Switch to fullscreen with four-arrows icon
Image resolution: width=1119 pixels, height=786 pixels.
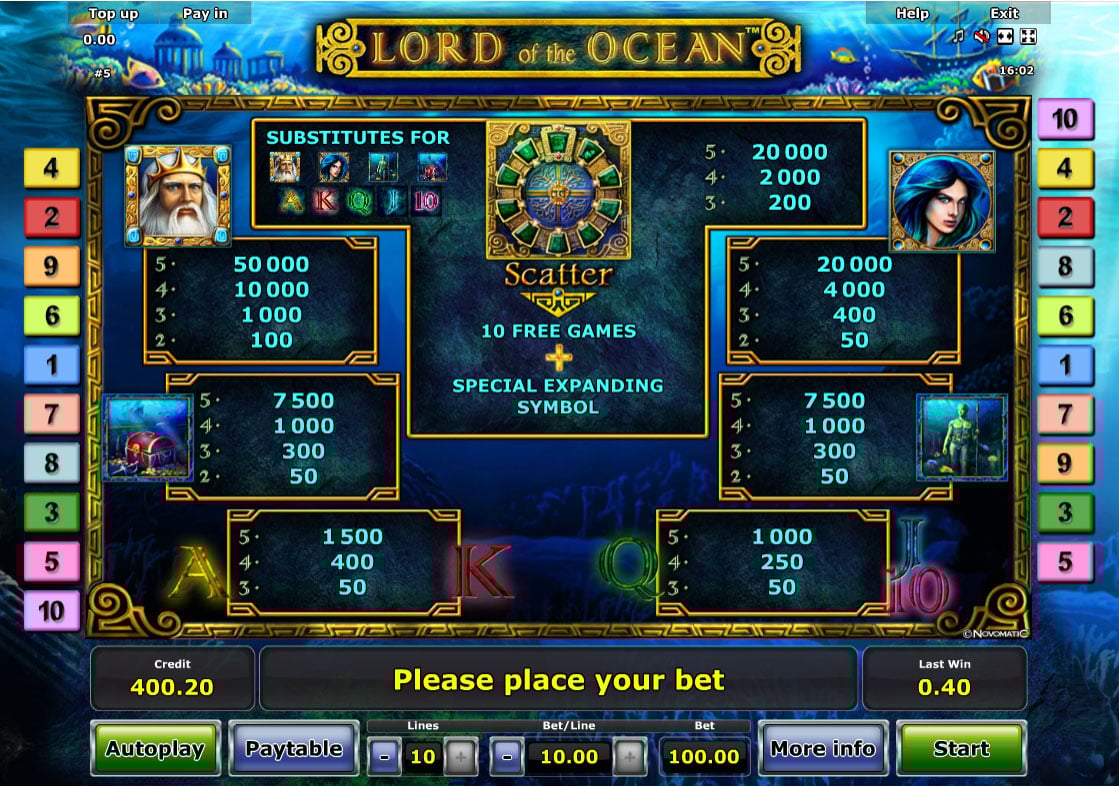click(1028, 37)
